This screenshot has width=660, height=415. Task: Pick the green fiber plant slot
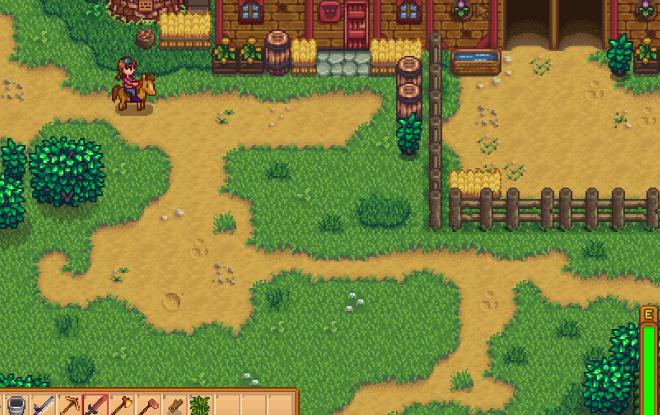pyautogui.click(x=200, y=406)
